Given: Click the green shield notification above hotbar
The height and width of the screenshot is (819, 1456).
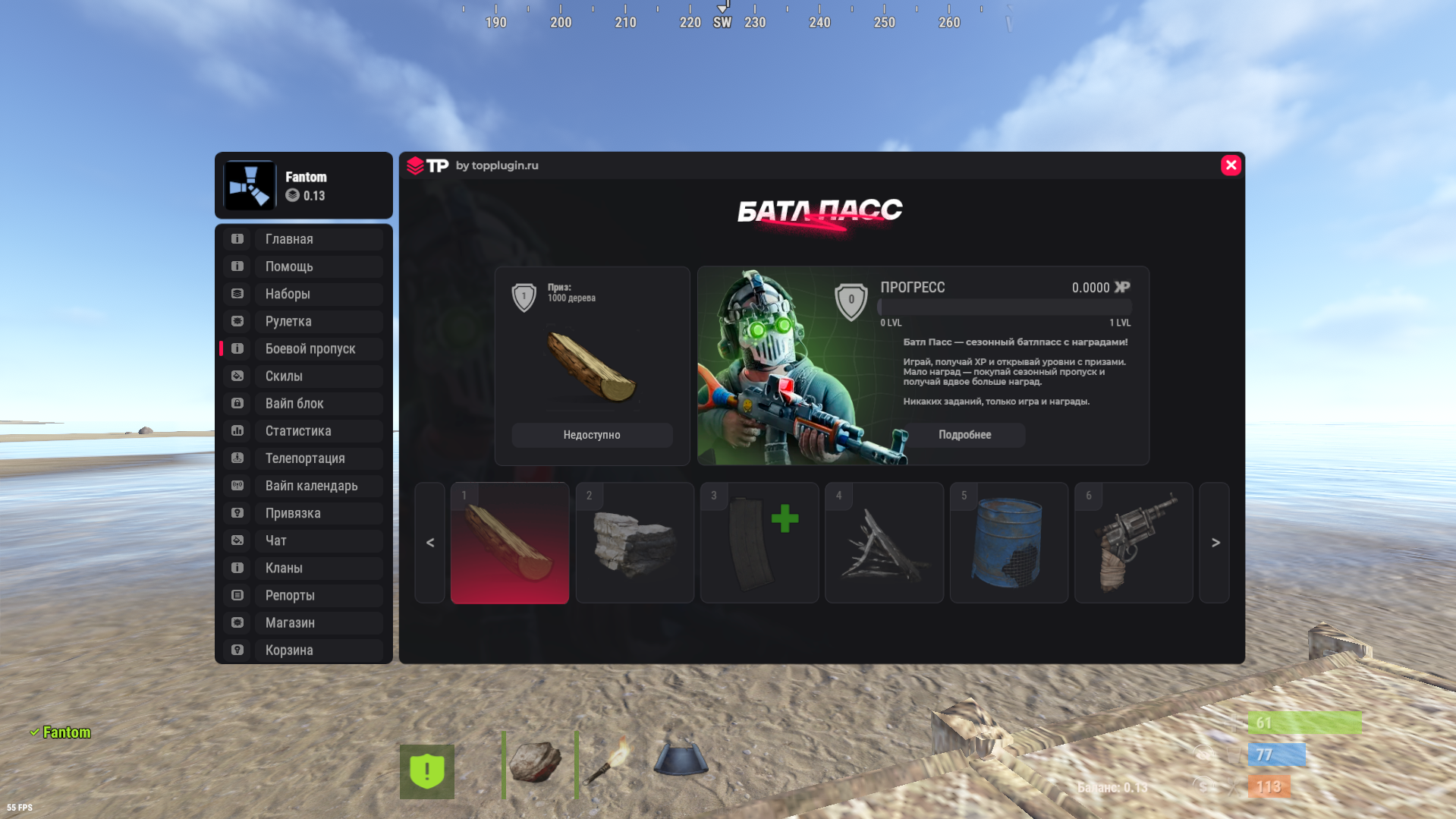Looking at the screenshot, I should pyautogui.click(x=427, y=770).
